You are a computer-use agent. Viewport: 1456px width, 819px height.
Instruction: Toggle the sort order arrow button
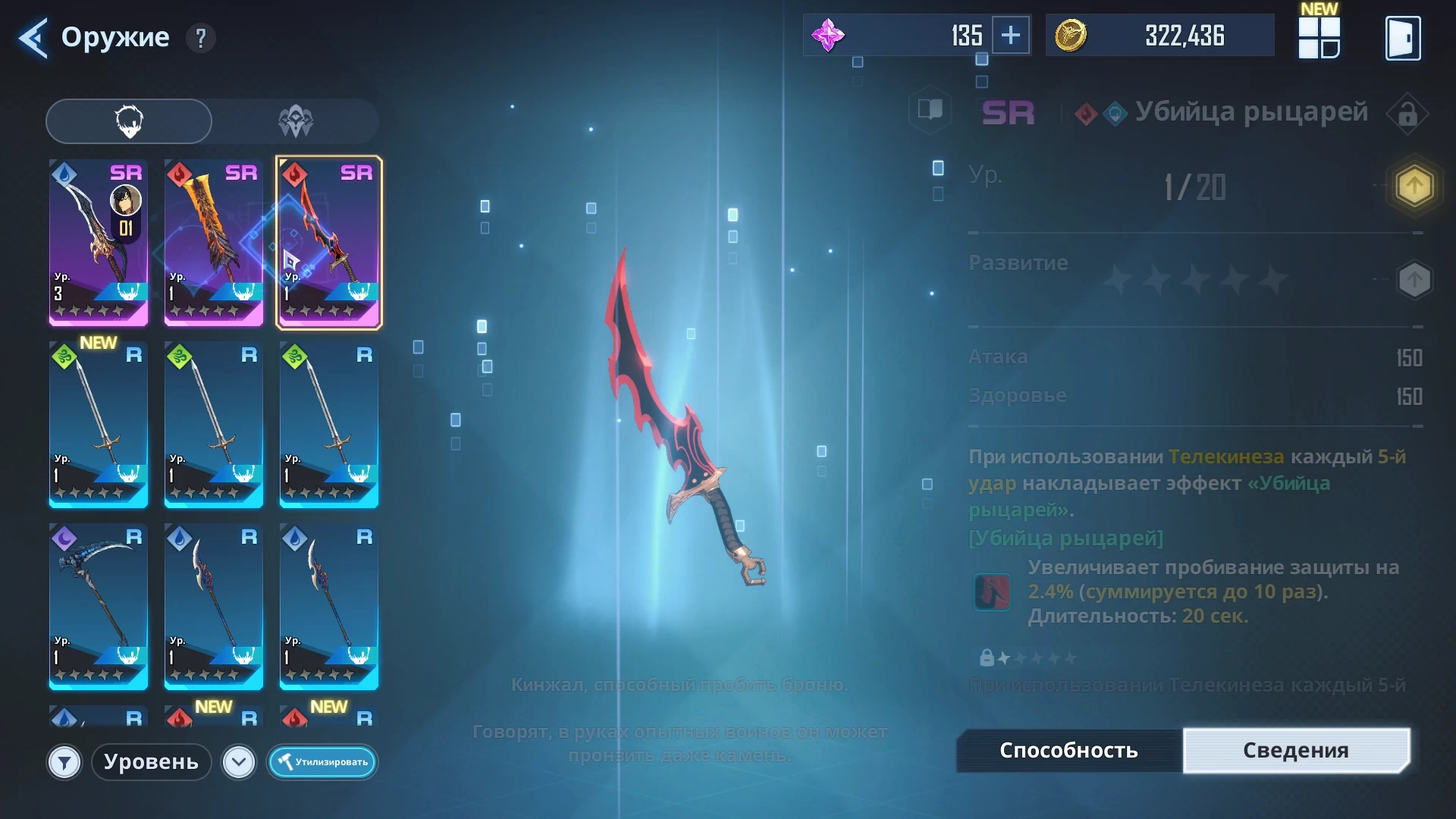(239, 762)
